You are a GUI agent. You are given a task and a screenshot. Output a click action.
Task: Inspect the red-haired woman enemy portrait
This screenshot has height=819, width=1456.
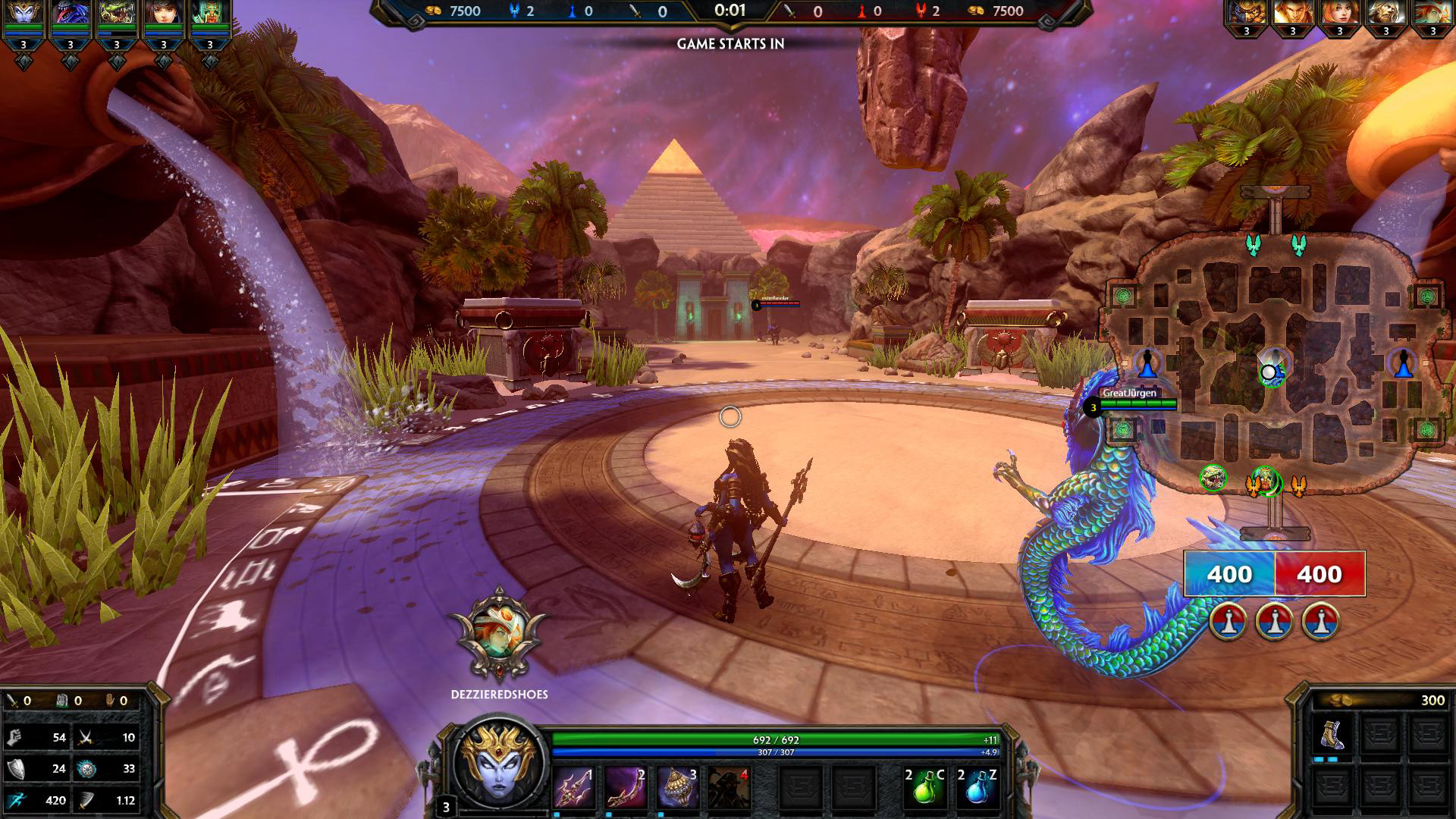(1339, 14)
